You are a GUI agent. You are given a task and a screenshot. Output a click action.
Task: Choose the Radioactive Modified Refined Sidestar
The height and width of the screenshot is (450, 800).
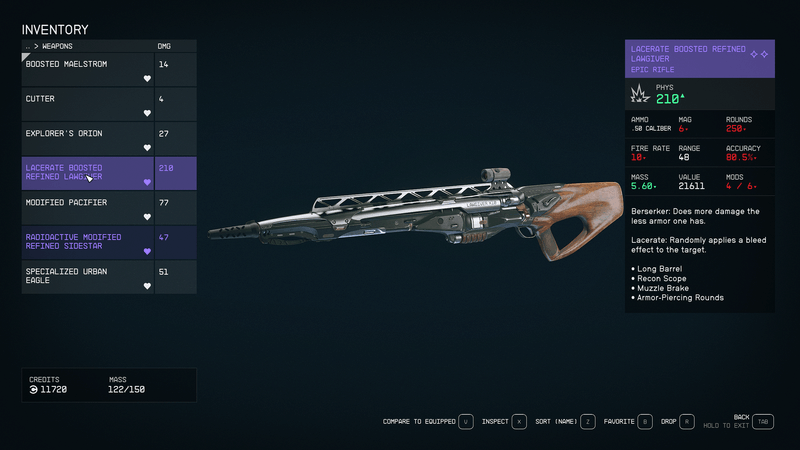pyautogui.click(x=88, y=242)
